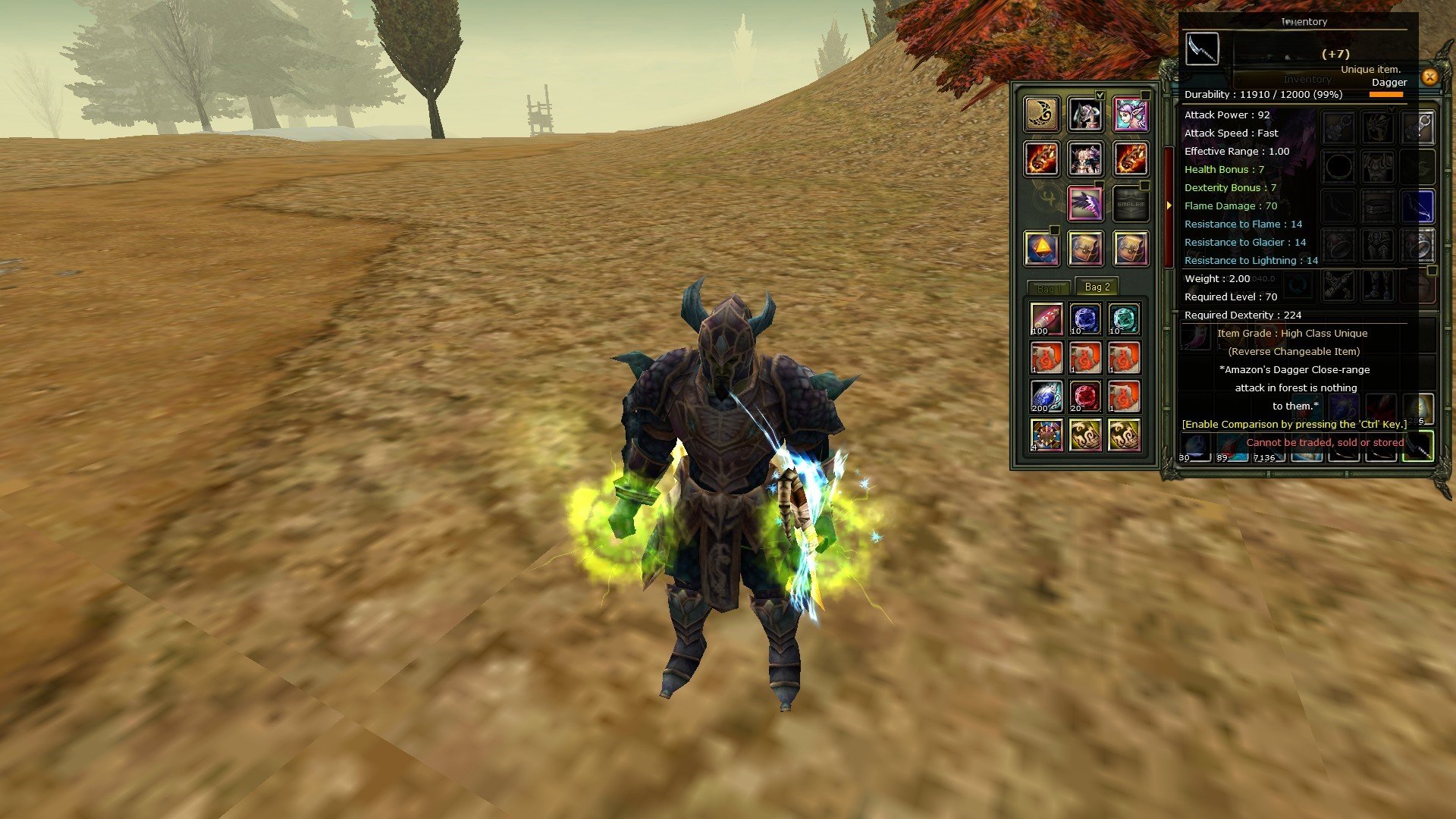Uncheck the checkbox above the character portrait slot

tap(1100, 93)
